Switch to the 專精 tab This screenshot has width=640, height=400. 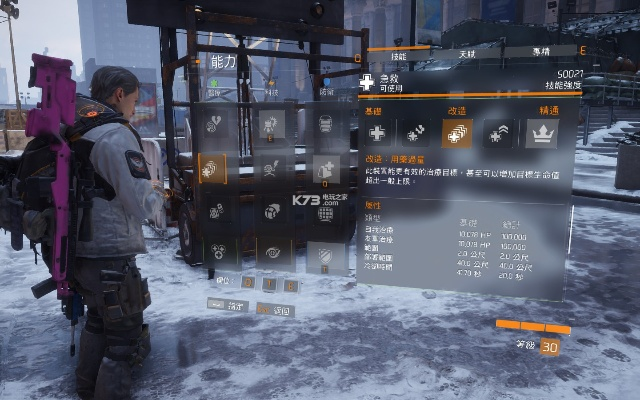pos(539,49)
